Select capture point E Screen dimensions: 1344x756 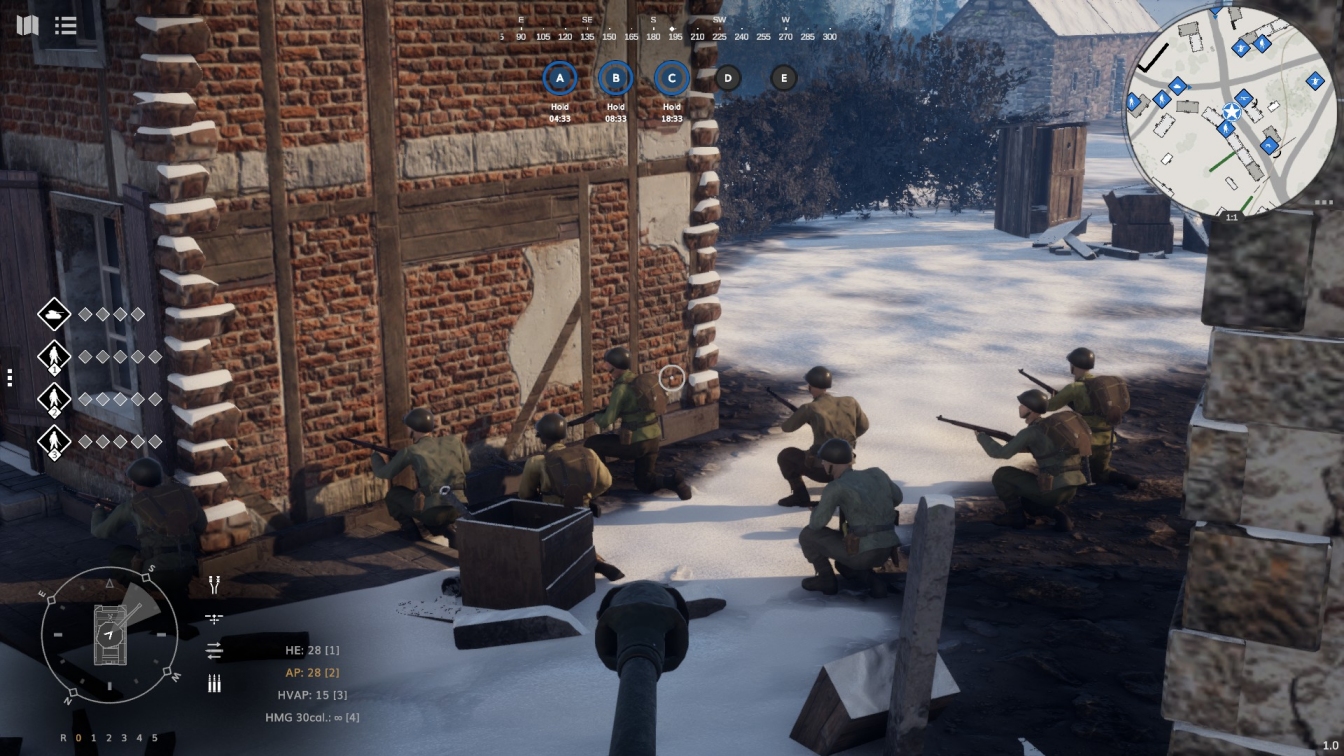pyautogui.click(x=784, y=78)
